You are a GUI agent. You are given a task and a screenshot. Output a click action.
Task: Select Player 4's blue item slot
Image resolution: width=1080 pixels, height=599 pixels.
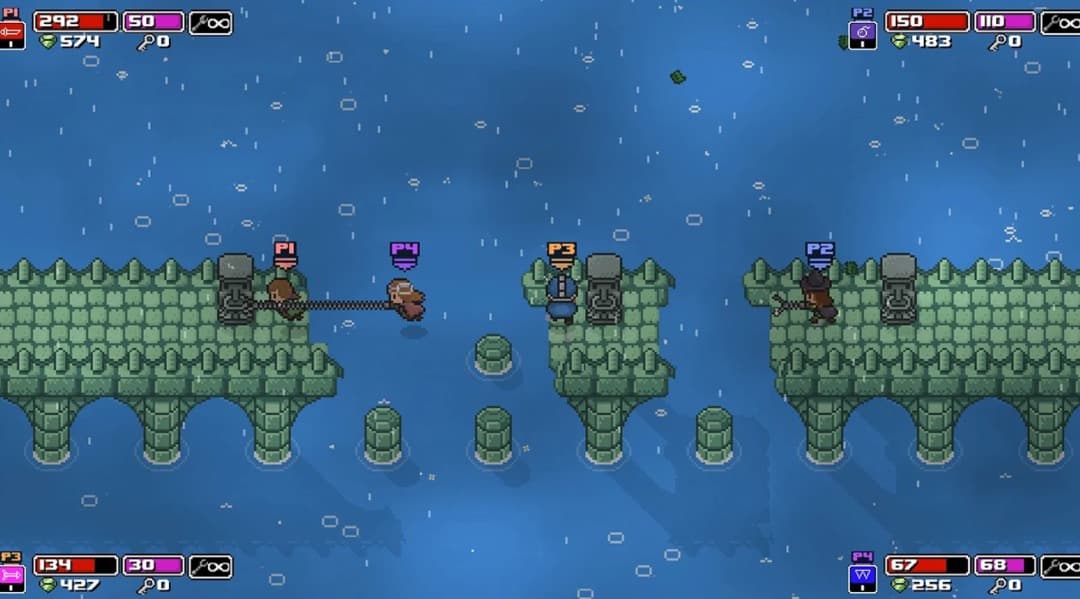[862, 577]
